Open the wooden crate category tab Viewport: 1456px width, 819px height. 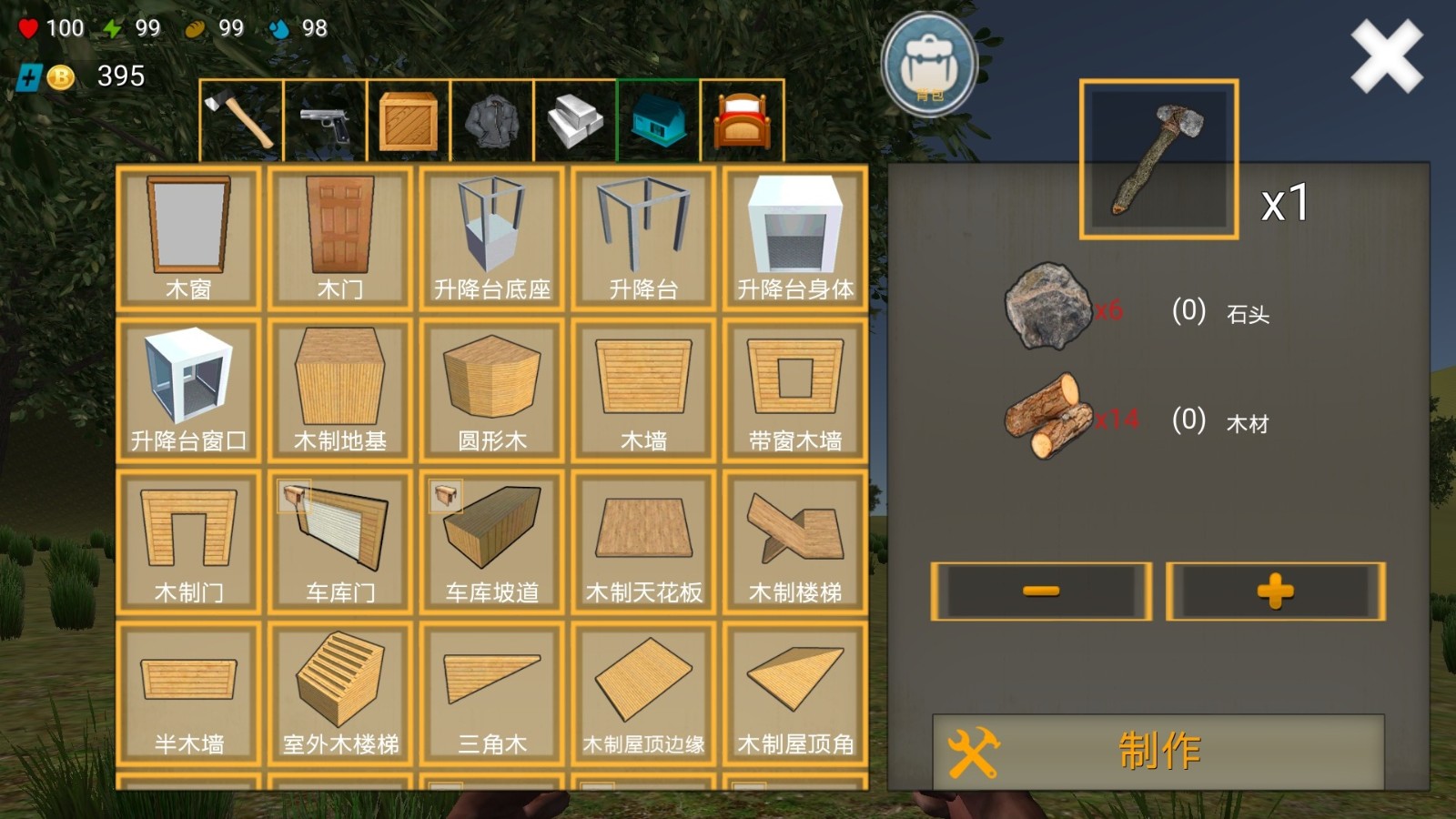pyautogui.click(x=409, y=120)
